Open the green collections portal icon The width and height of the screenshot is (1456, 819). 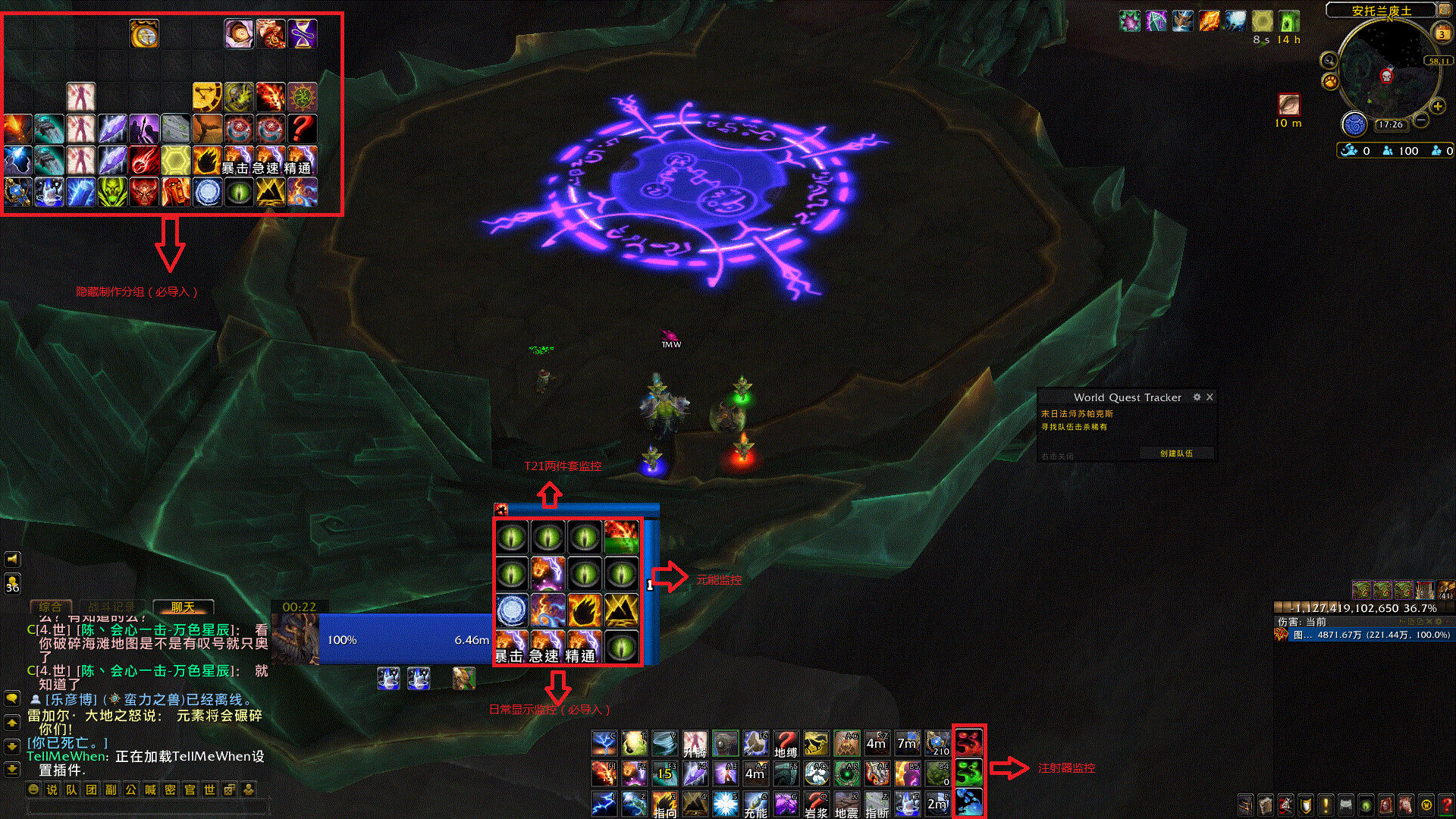1365,805
